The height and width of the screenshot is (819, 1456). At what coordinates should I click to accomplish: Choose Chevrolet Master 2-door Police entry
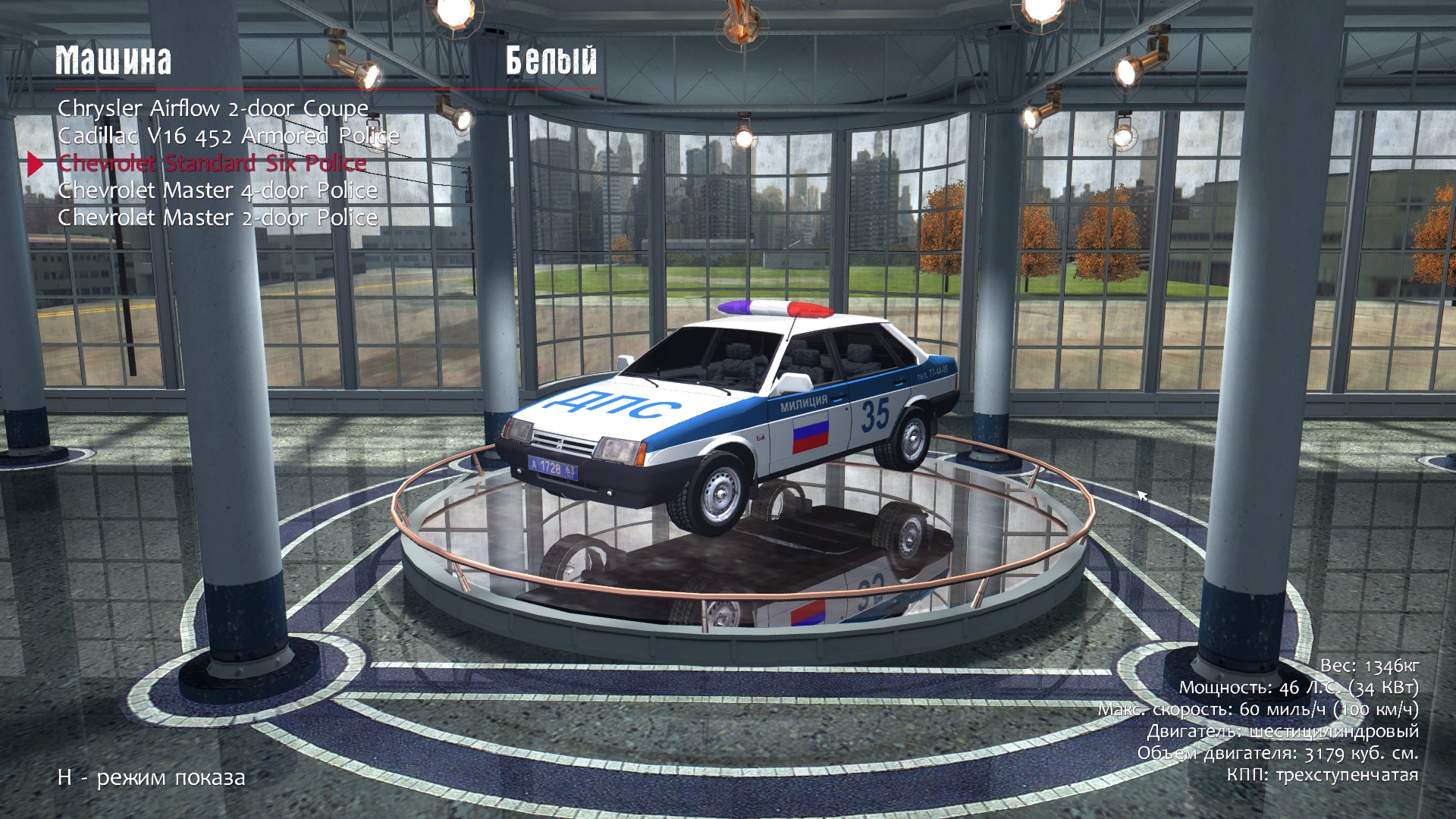coord(218,218)
